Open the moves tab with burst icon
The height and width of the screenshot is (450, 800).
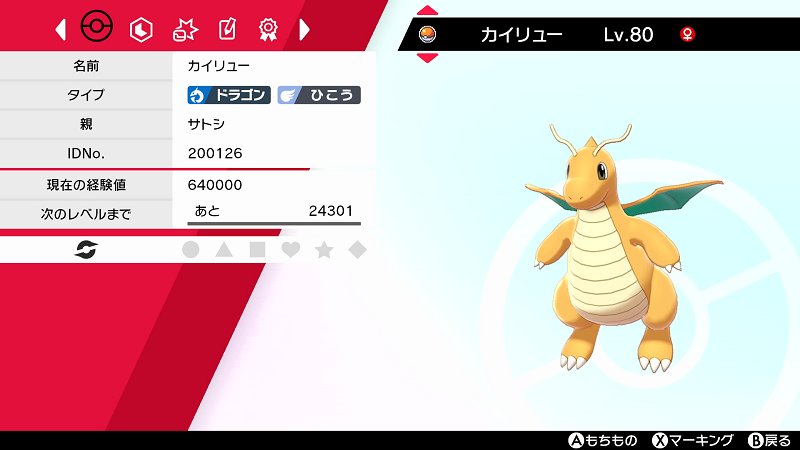point(184,29)
